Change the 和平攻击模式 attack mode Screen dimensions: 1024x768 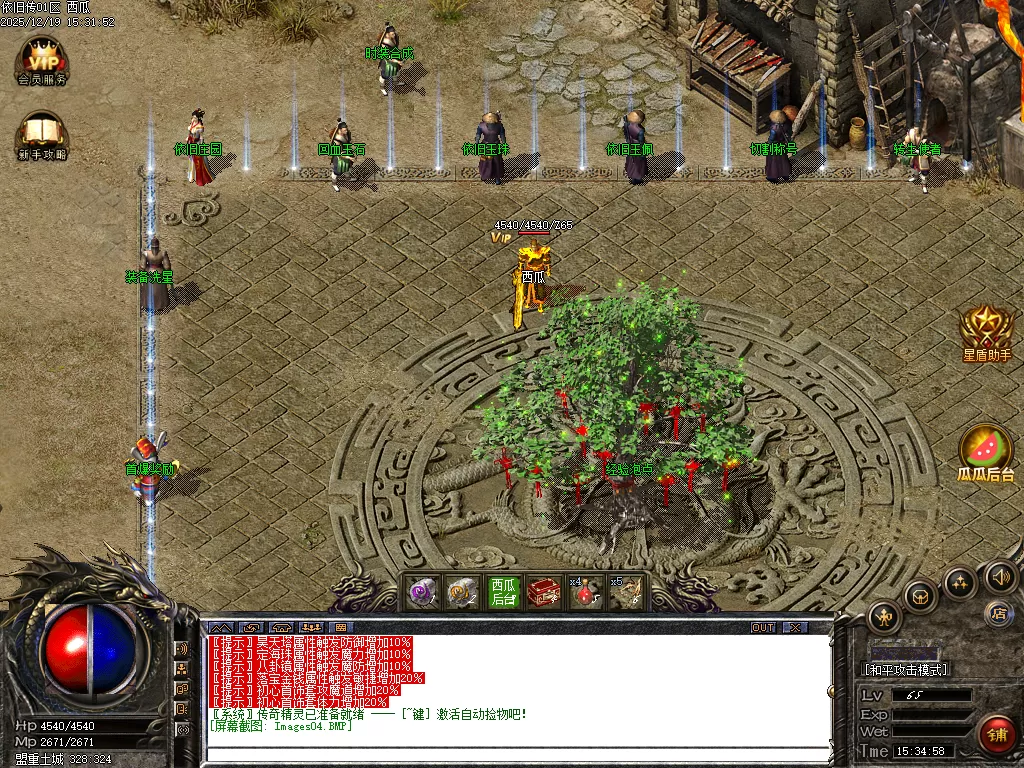coord(906,669)
